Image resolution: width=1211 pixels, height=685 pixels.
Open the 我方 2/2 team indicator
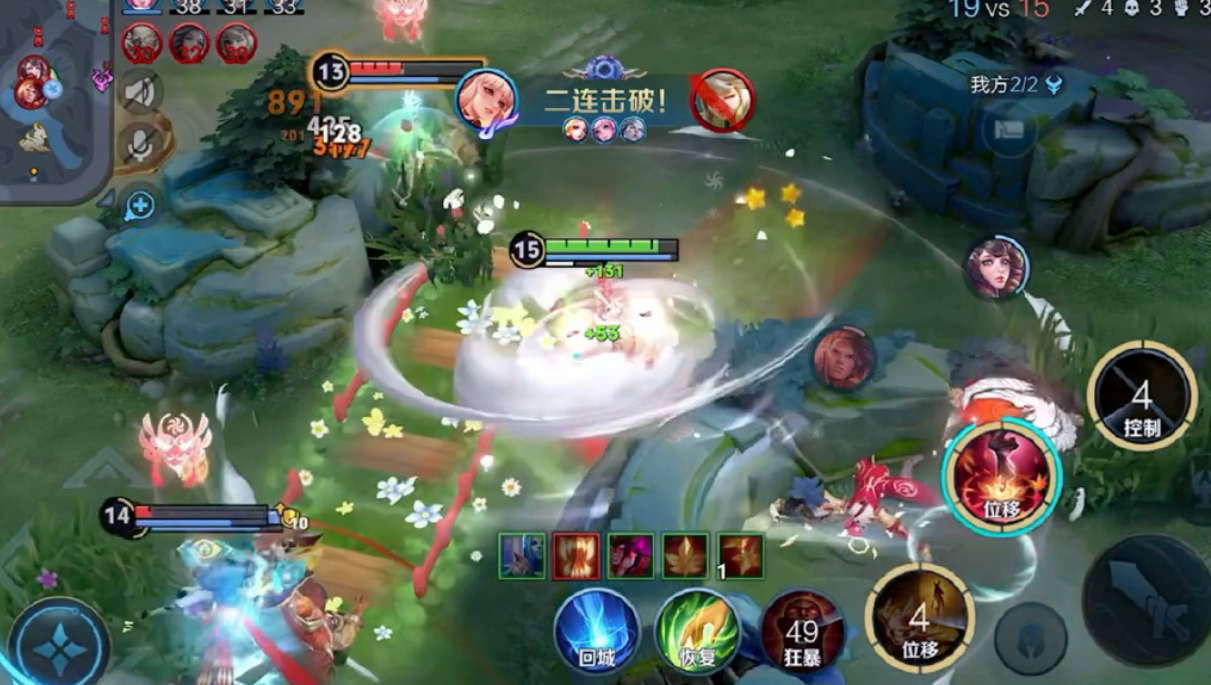[x=1016, y=85]
